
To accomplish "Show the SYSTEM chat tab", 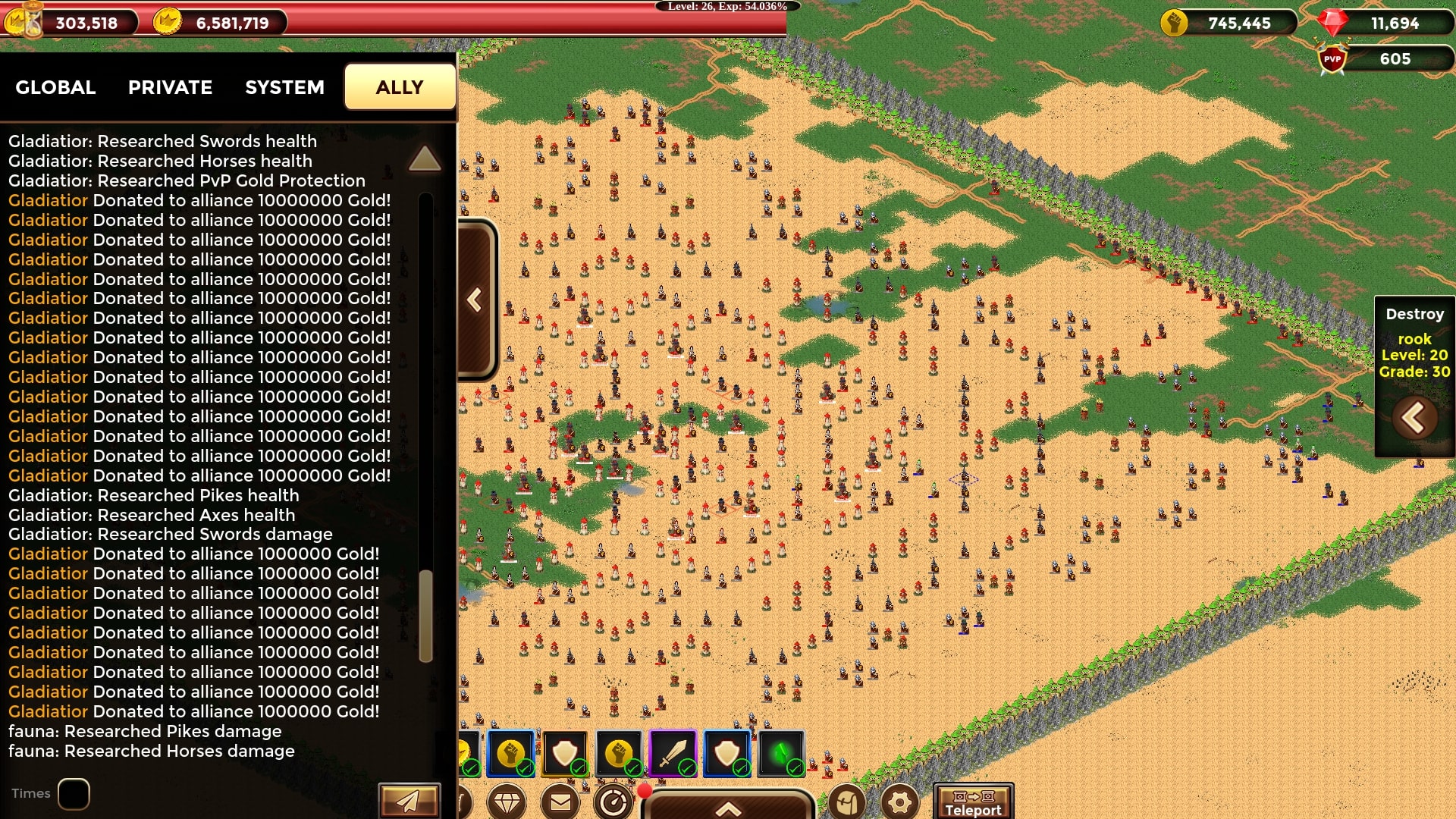I will 284,87.
